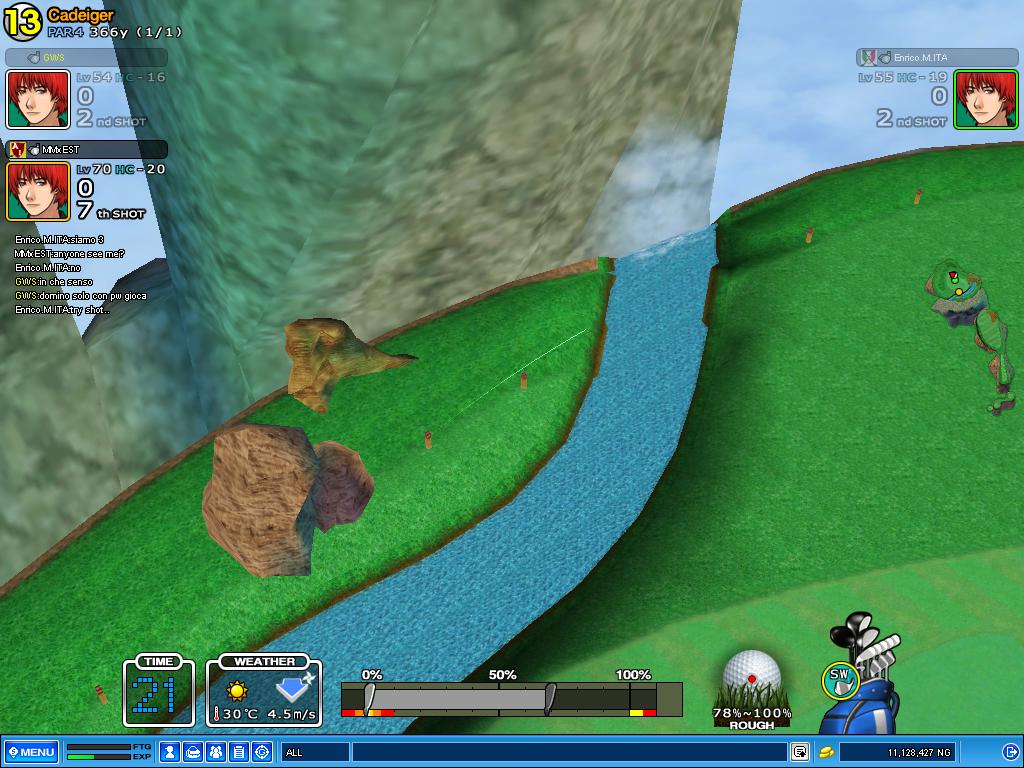Click the single player profile icon
The width and height of the screenshot is (1024, 768).
pos(171,752)
